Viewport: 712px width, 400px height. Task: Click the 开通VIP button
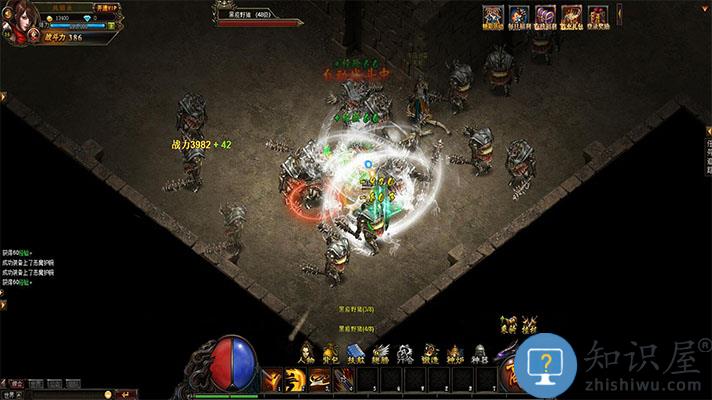pyautogui.click(x=106, y=7)
